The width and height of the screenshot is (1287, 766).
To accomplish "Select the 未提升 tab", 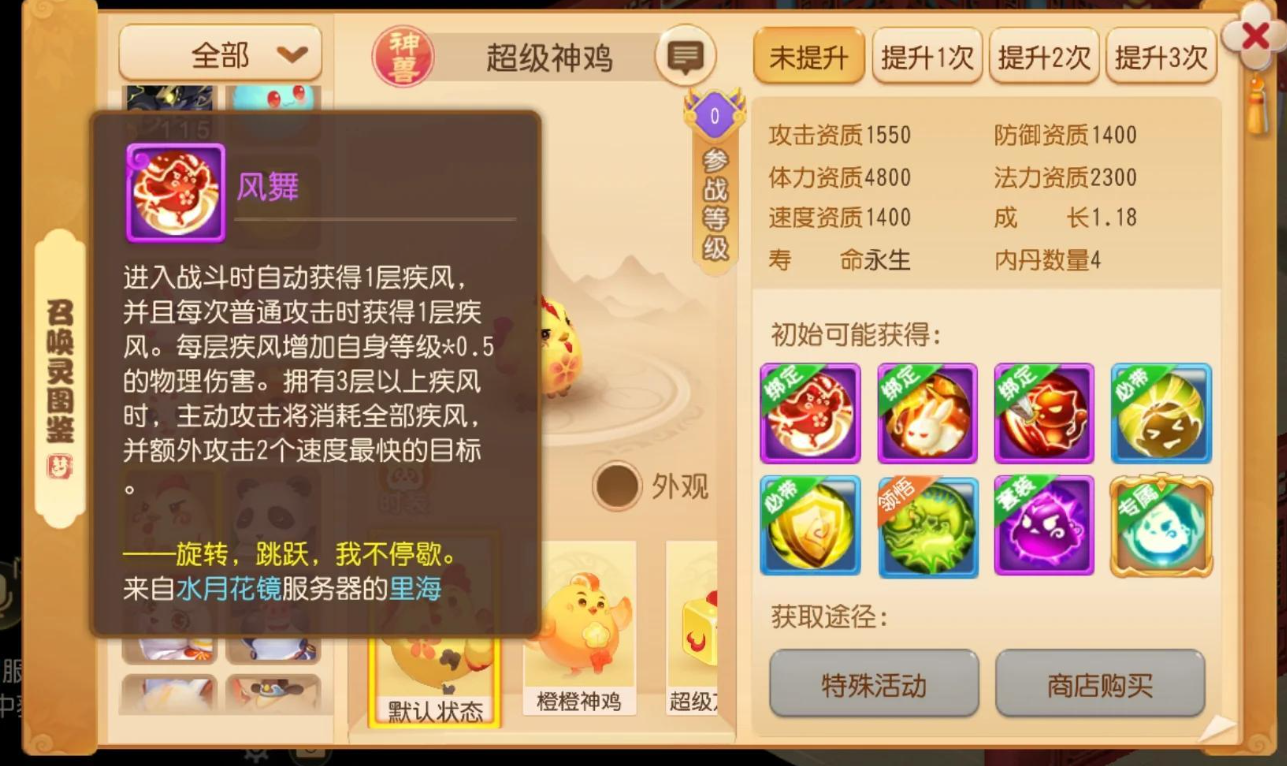I will [807, 57].
